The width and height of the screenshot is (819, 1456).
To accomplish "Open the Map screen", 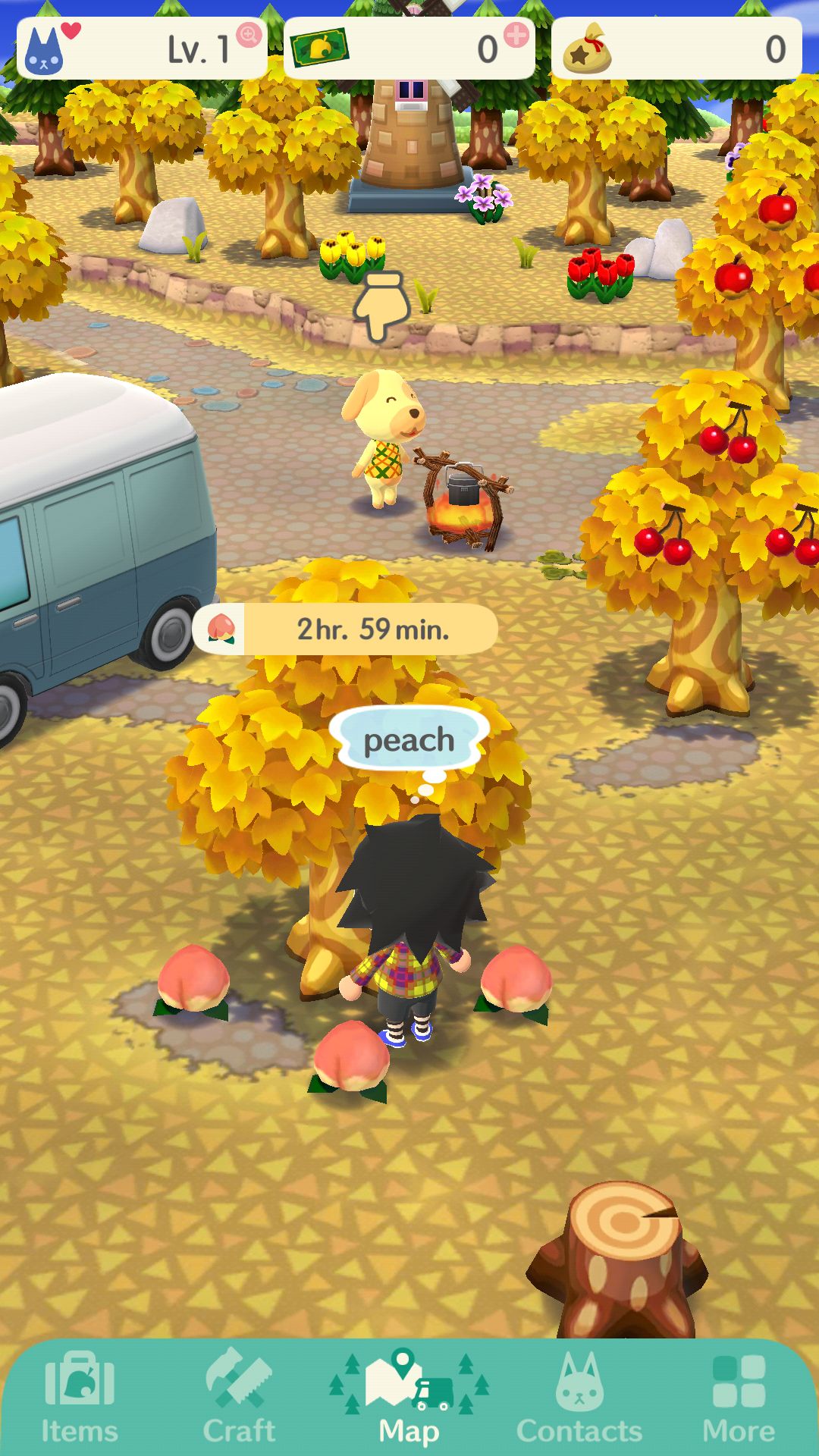I will (409, 1398).
